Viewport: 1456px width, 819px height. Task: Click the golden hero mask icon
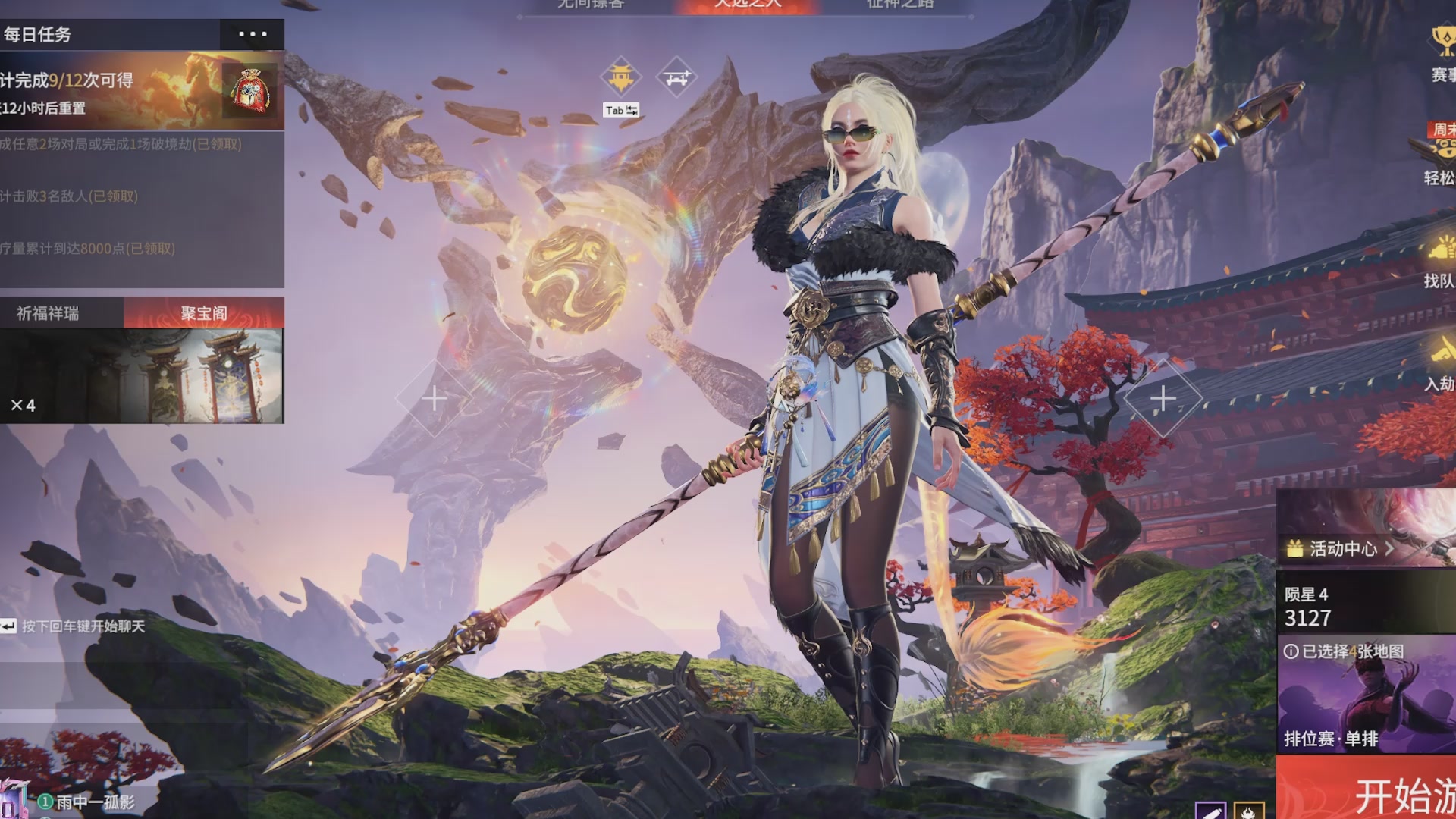pos(620,77)
